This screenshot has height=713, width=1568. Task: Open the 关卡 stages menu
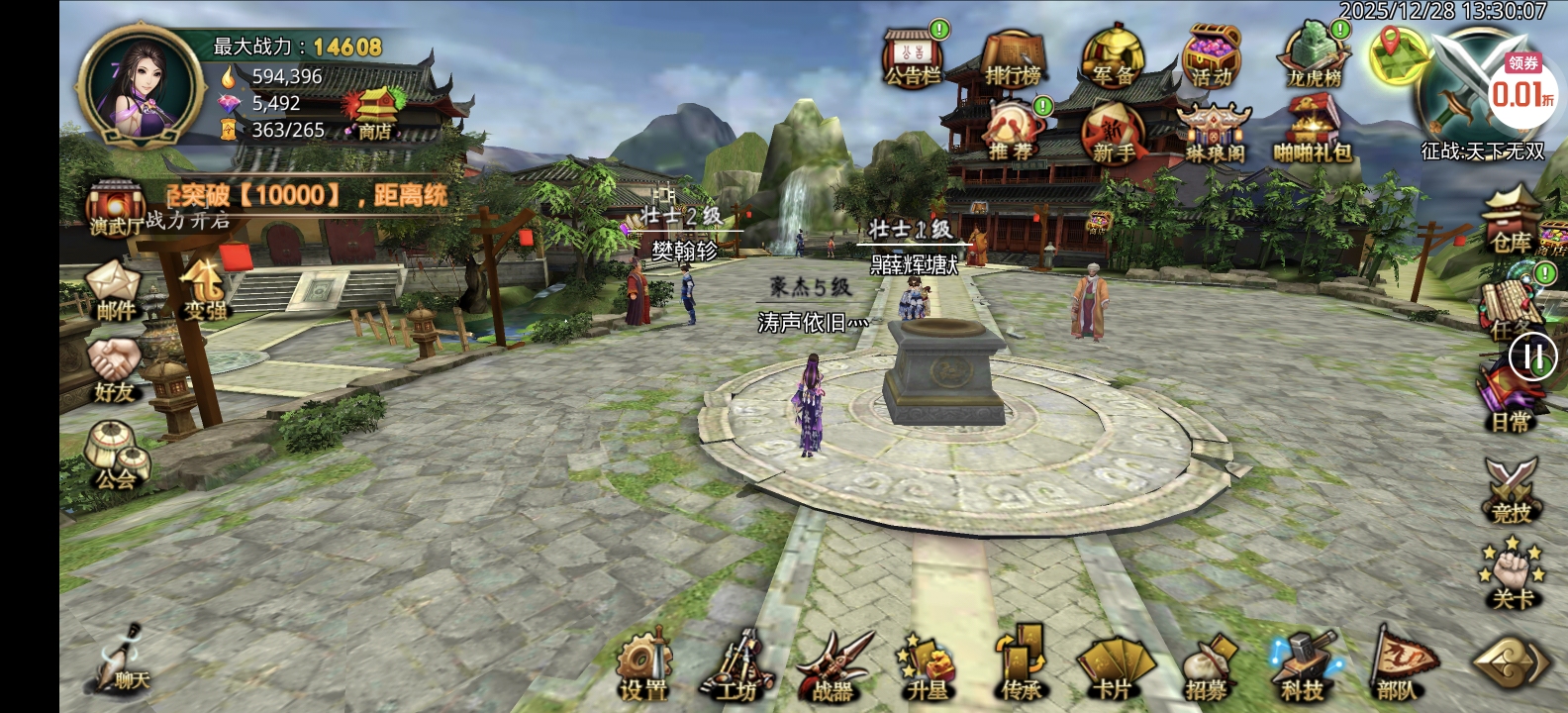point(1512,574)
